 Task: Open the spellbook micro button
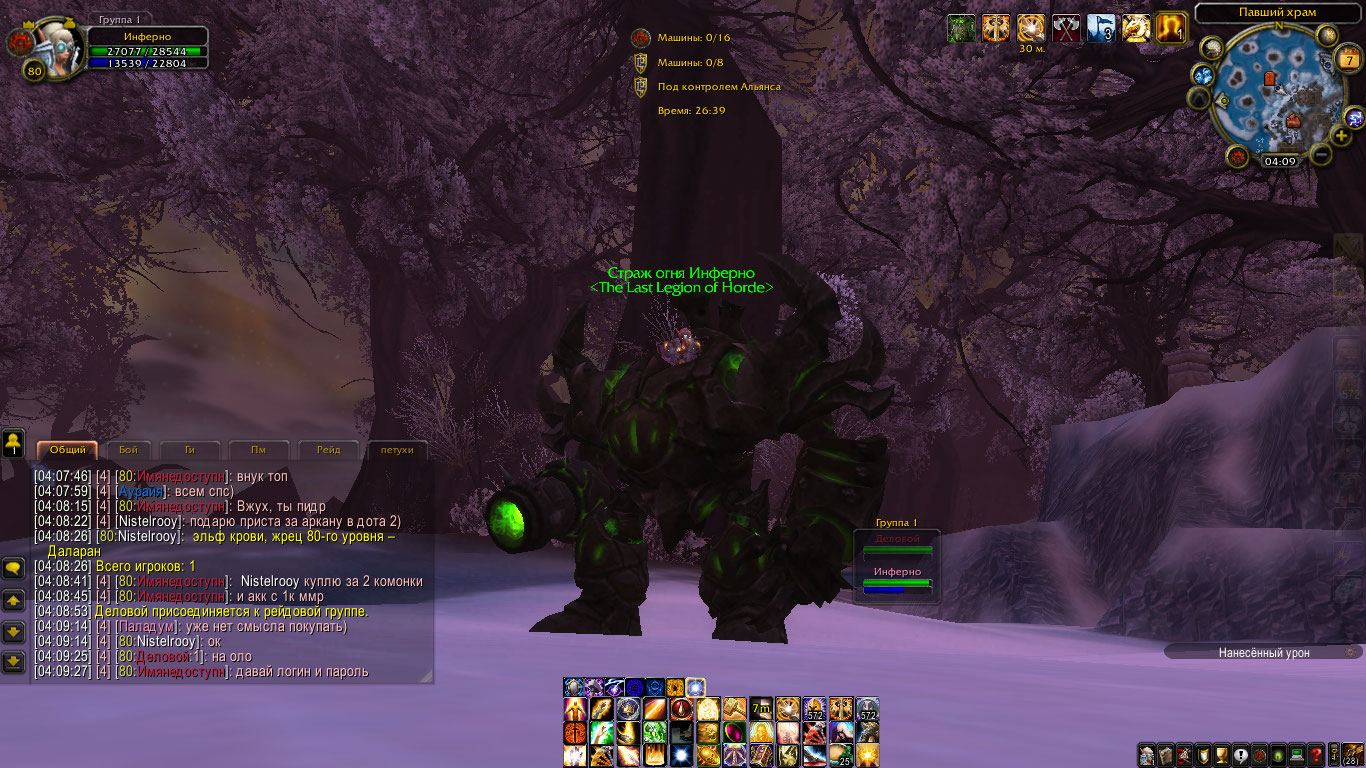1166,755
